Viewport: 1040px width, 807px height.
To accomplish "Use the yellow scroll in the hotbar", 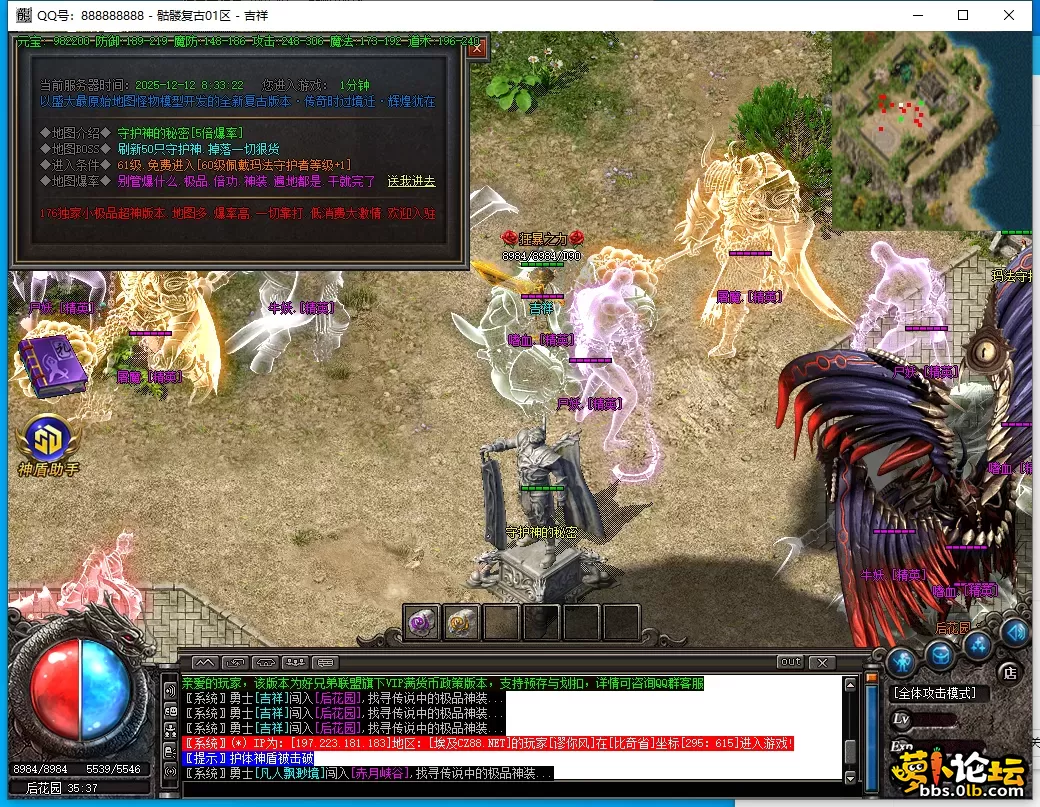I will 461,622.
